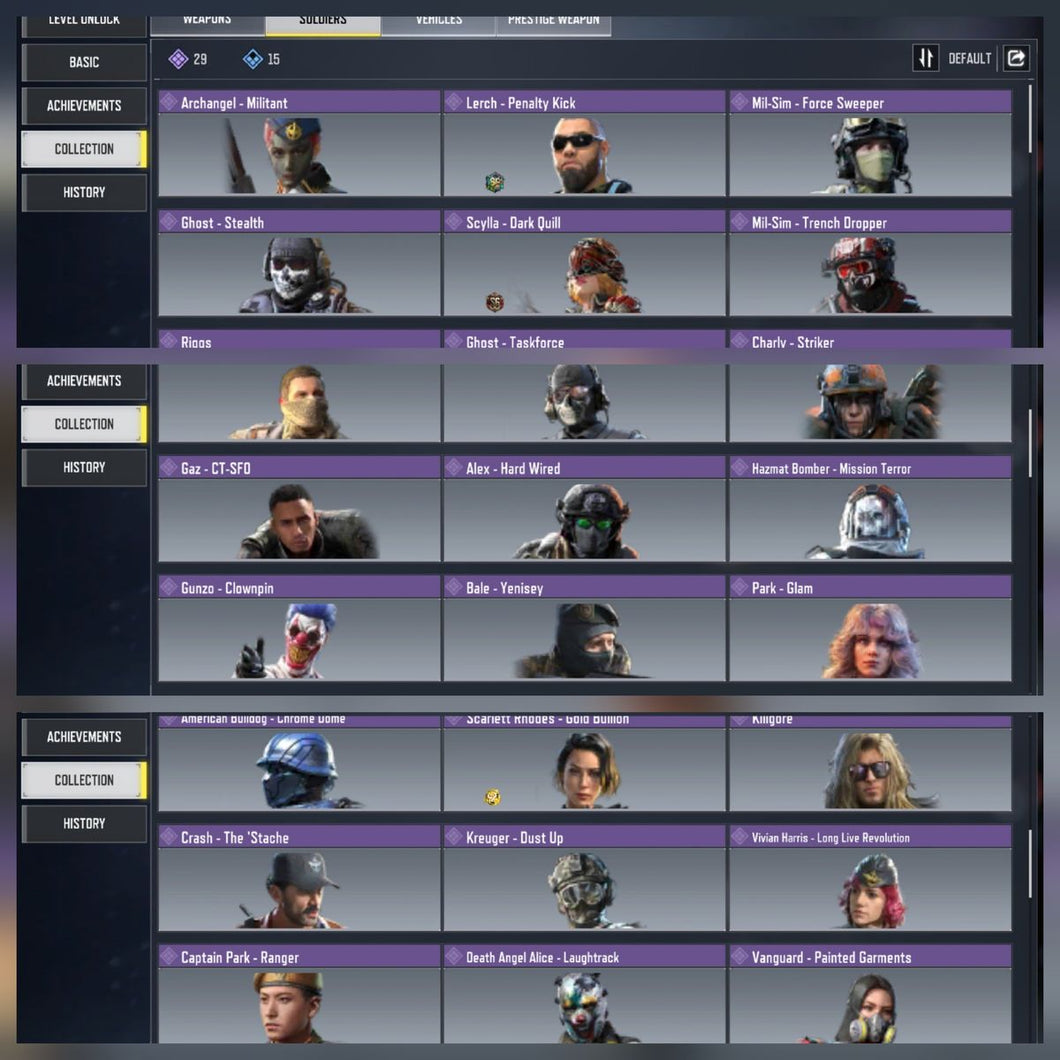Open the Basic profile section
The height and width of the screenshot is (1060, 1060).
coord(84,62)
